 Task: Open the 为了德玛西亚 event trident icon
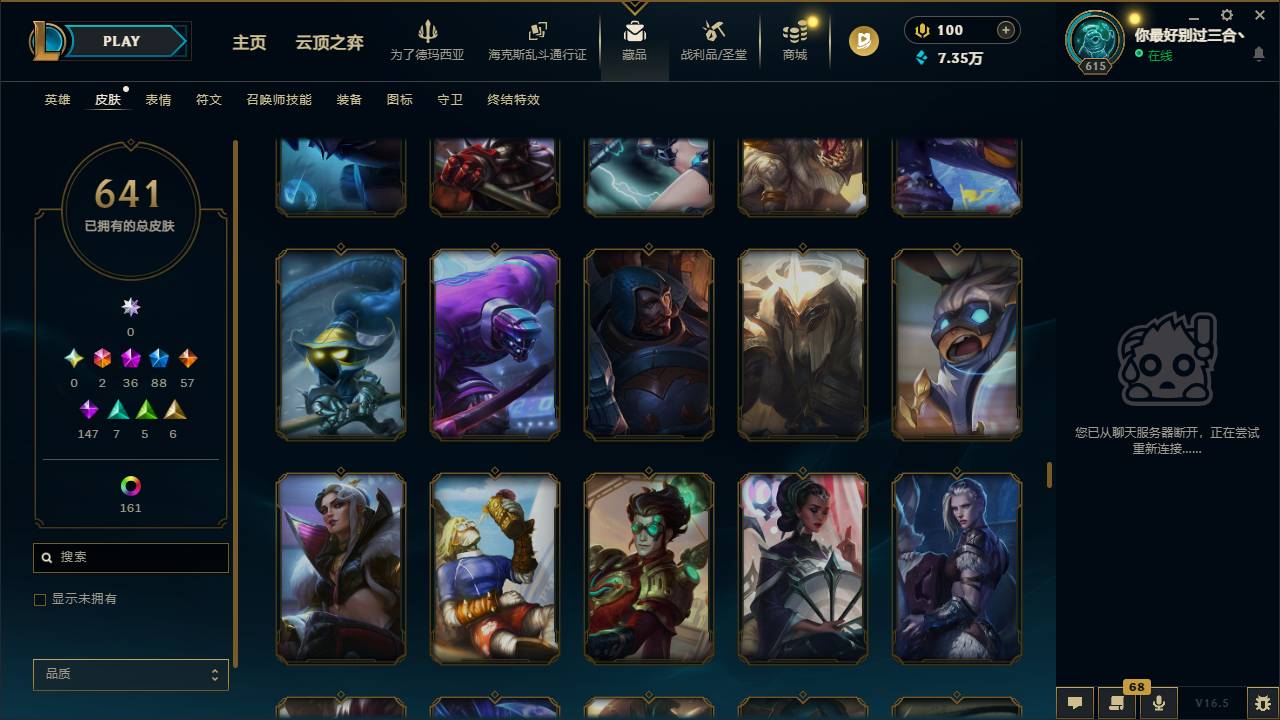[429, 33]
